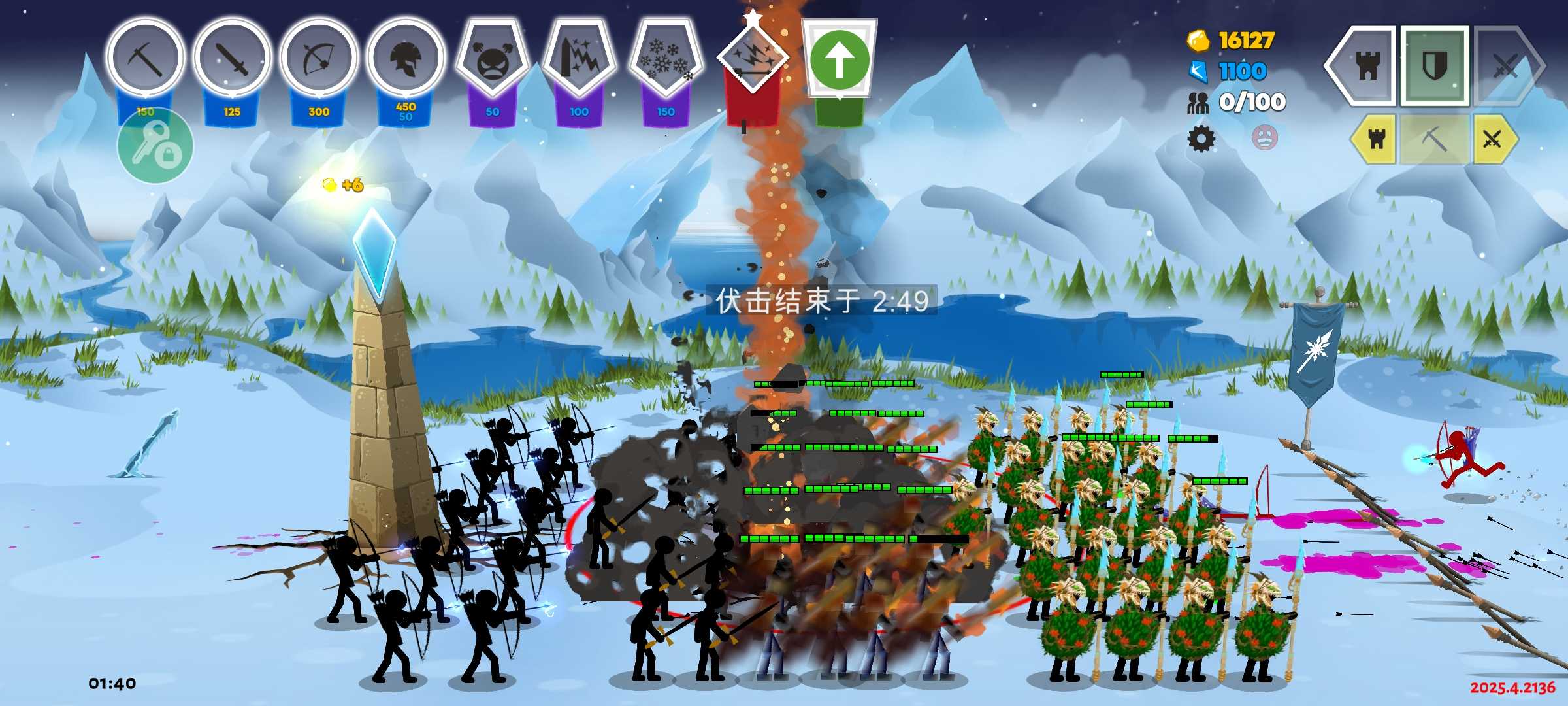The width and height of the screenshot is (1568, 706).
Task: Select the yellow castle garrison hexagon
Action: (1375, 139)
